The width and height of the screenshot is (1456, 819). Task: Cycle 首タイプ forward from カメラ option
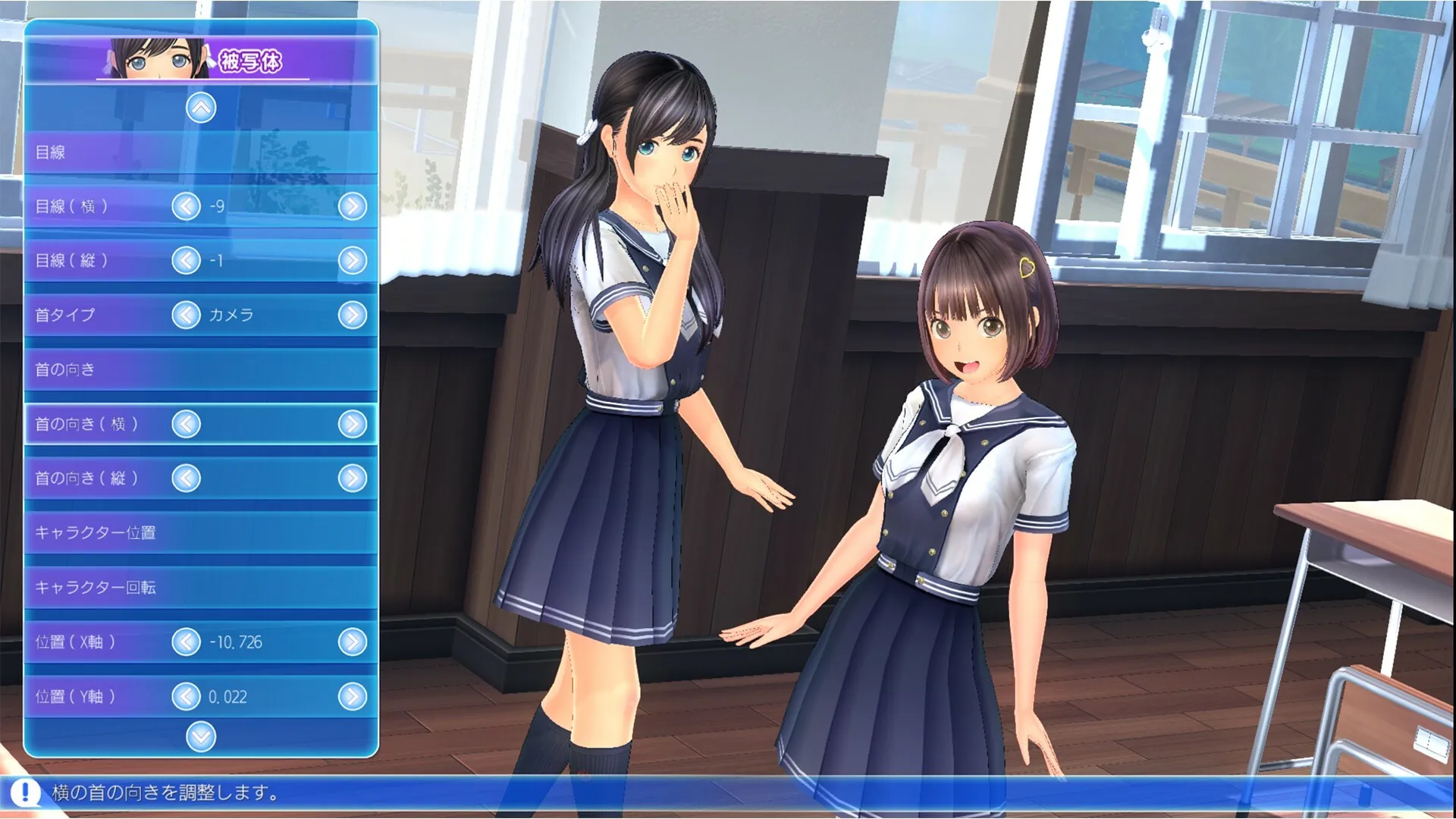click(x=351, y=316)
